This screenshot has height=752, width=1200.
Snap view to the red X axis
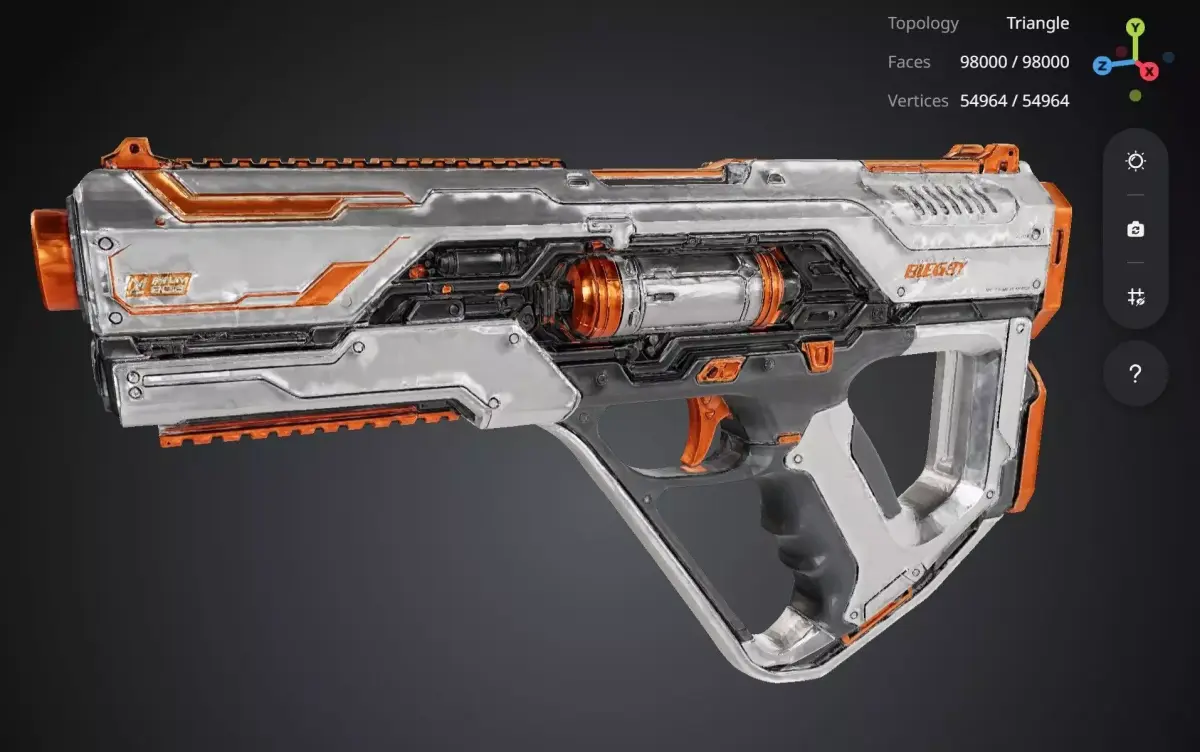tap(1150, 71)
